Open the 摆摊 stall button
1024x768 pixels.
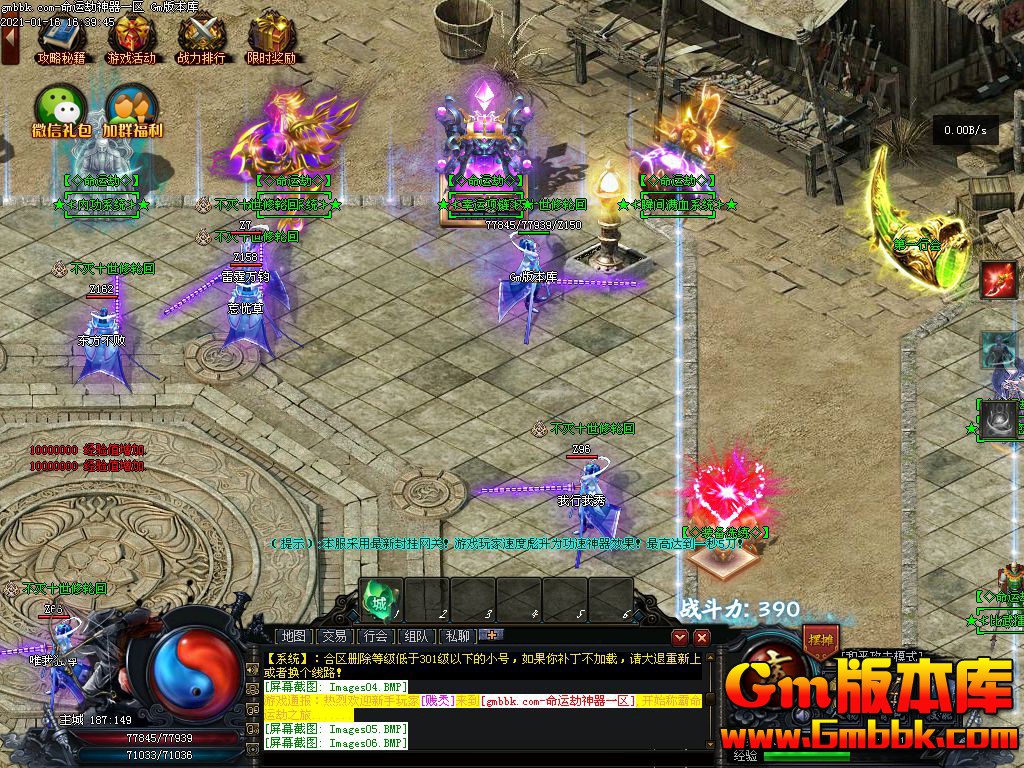click(x=820, y=640)
